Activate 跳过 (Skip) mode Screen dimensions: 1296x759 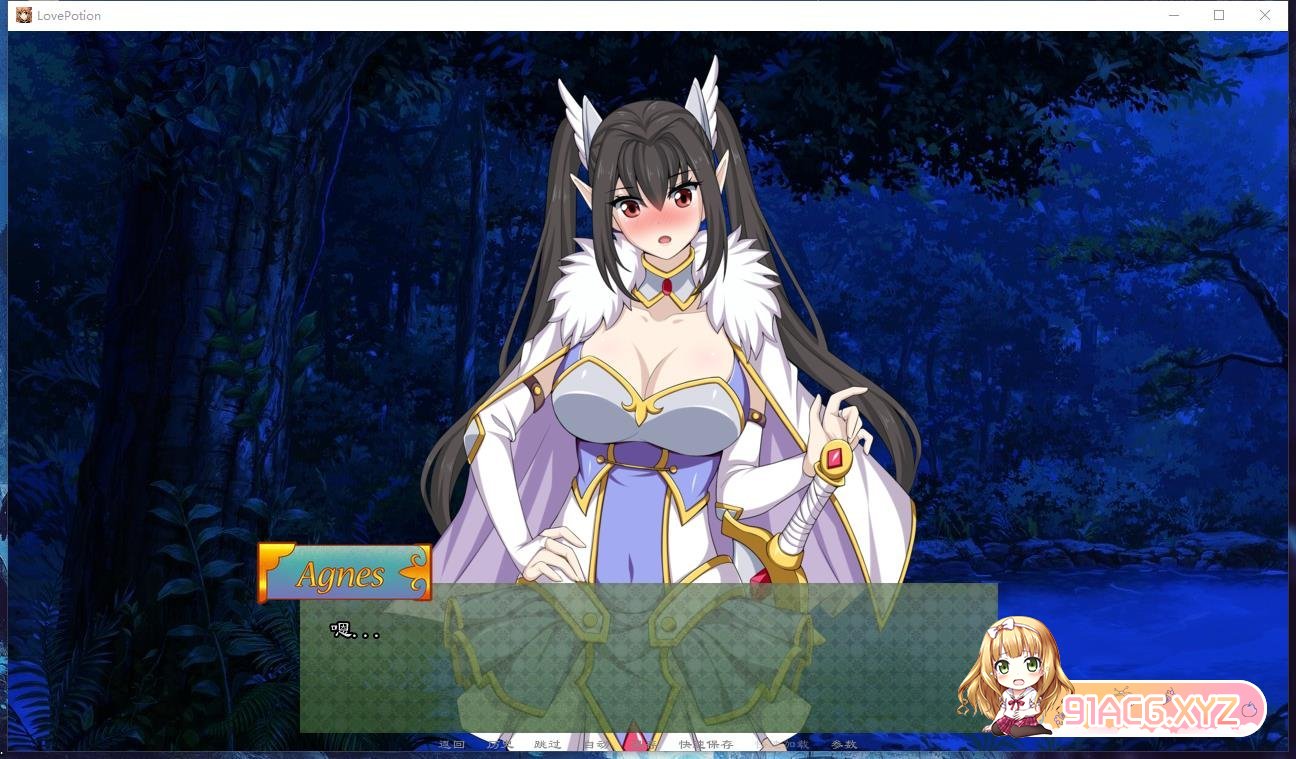tap(547, 744)
